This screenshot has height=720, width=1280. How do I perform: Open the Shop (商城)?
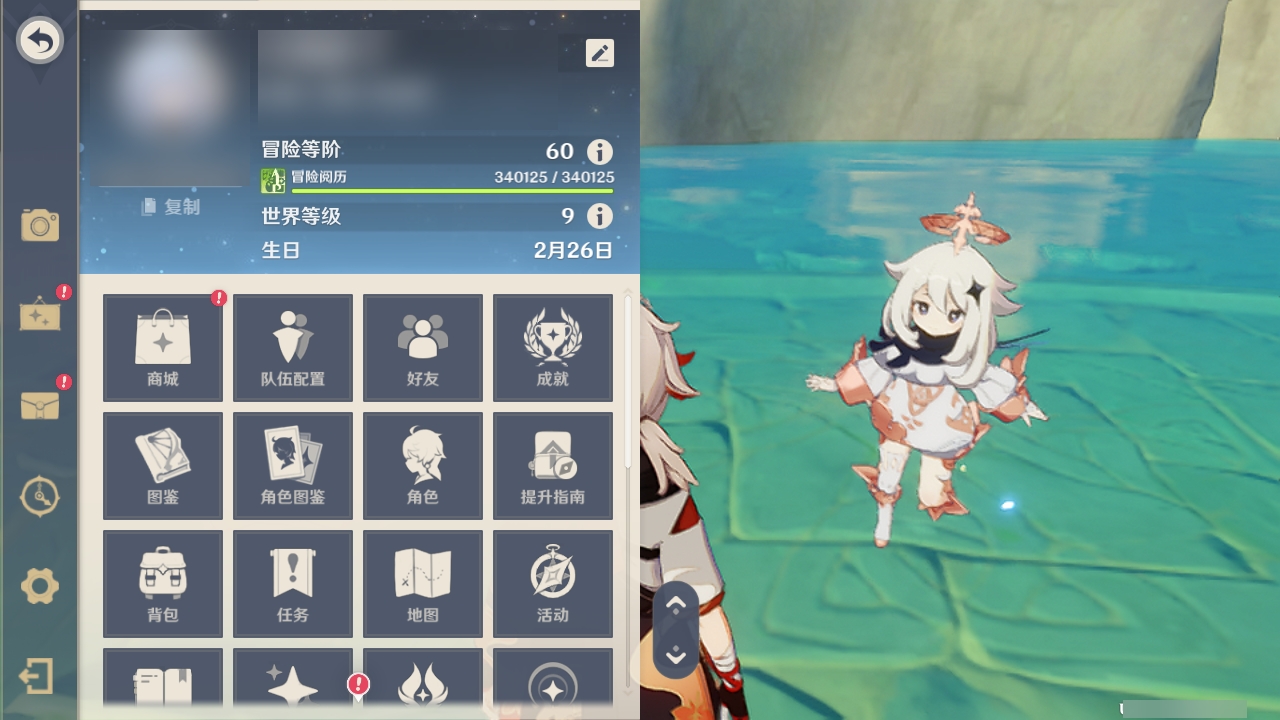tap(162, 347)
